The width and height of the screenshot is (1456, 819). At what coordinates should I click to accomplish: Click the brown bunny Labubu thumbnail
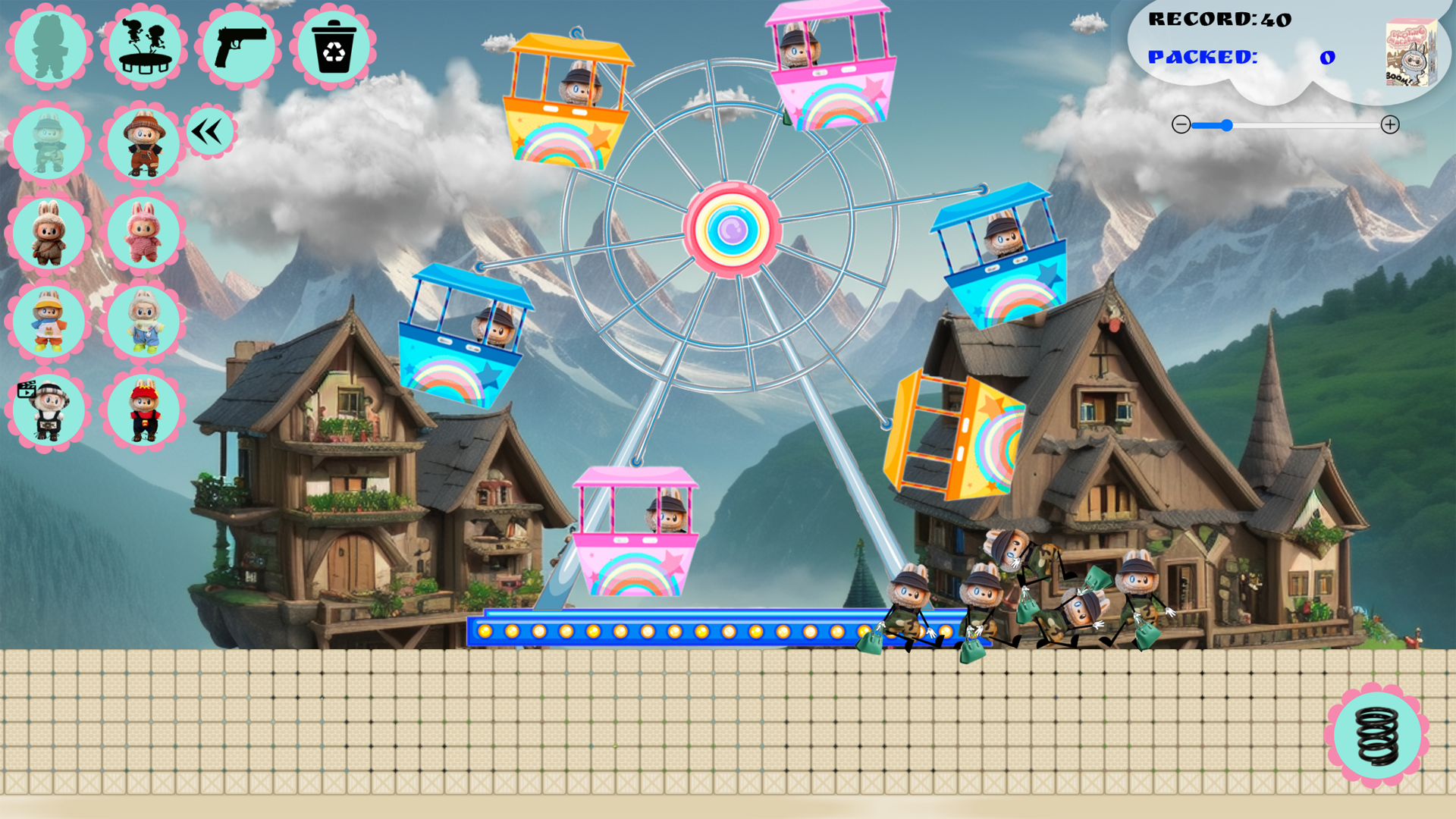48,234
